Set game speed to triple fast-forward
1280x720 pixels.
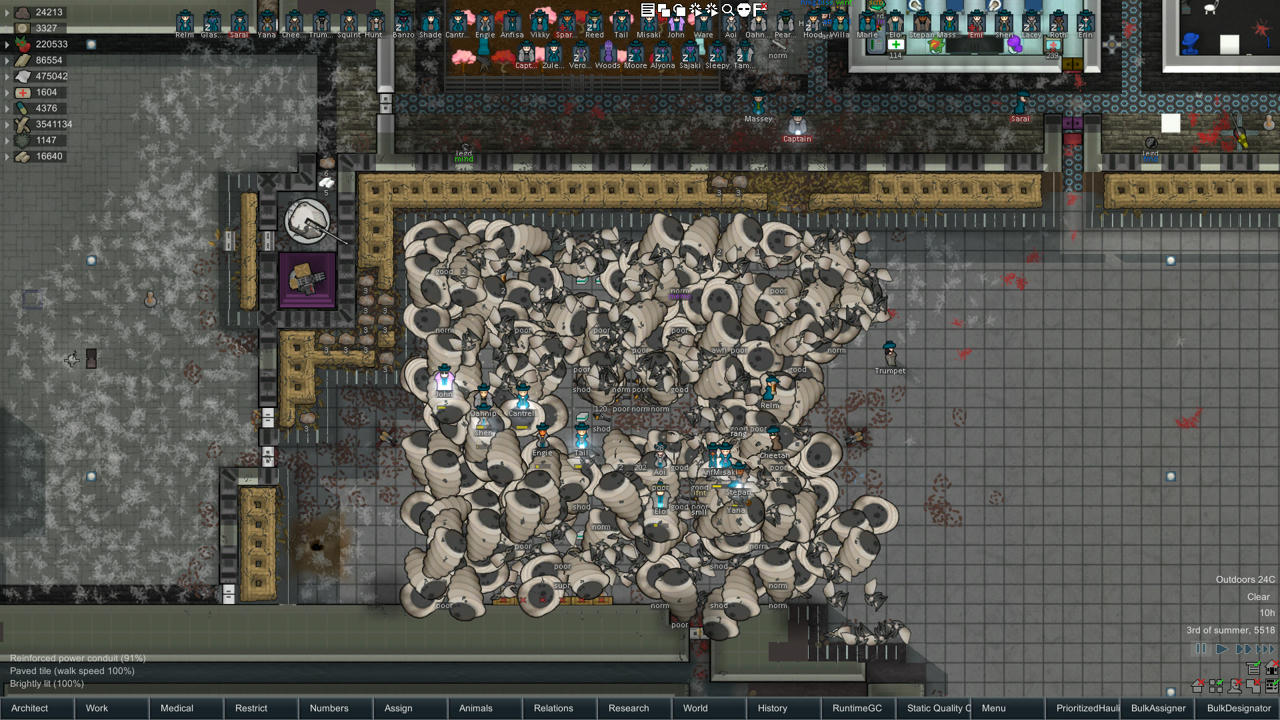(x=1266, y=649)
